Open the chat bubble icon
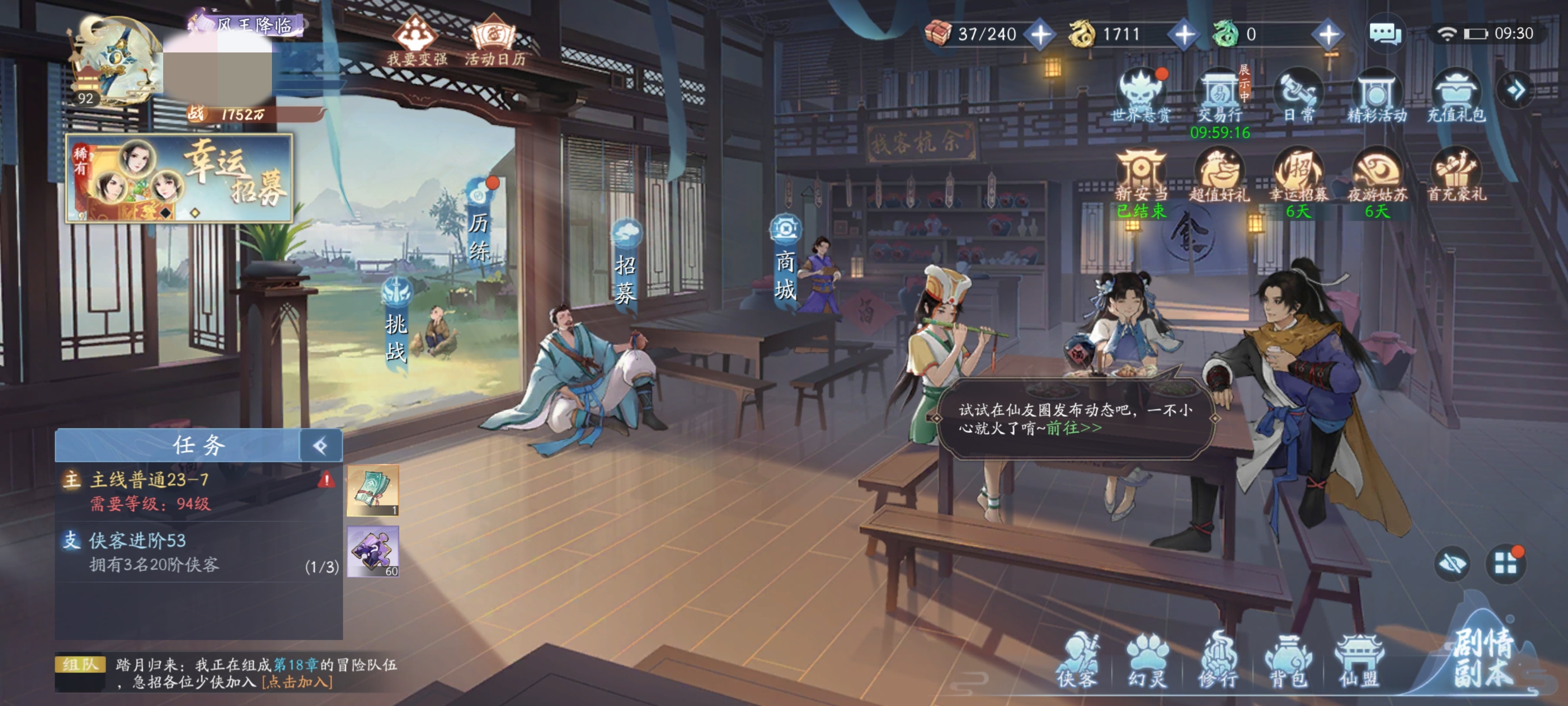This screenshot has width=1568, height=706. (1385, 33)
